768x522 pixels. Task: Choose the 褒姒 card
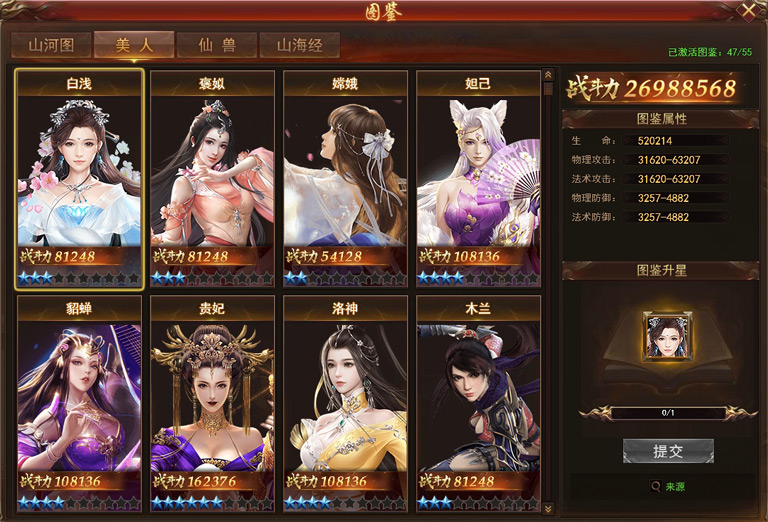212,178
